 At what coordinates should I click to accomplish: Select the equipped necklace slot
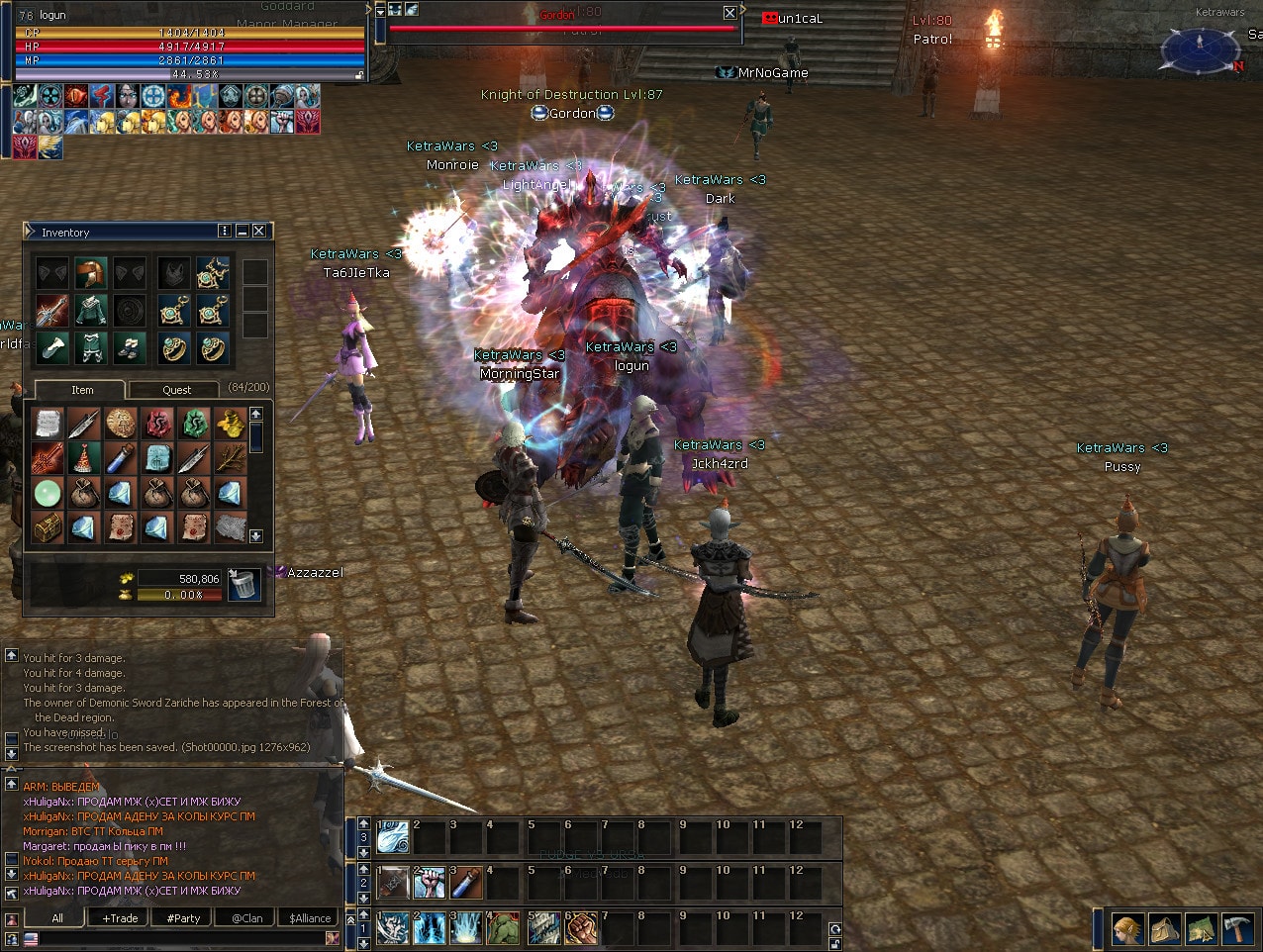(x=212, y=273)
